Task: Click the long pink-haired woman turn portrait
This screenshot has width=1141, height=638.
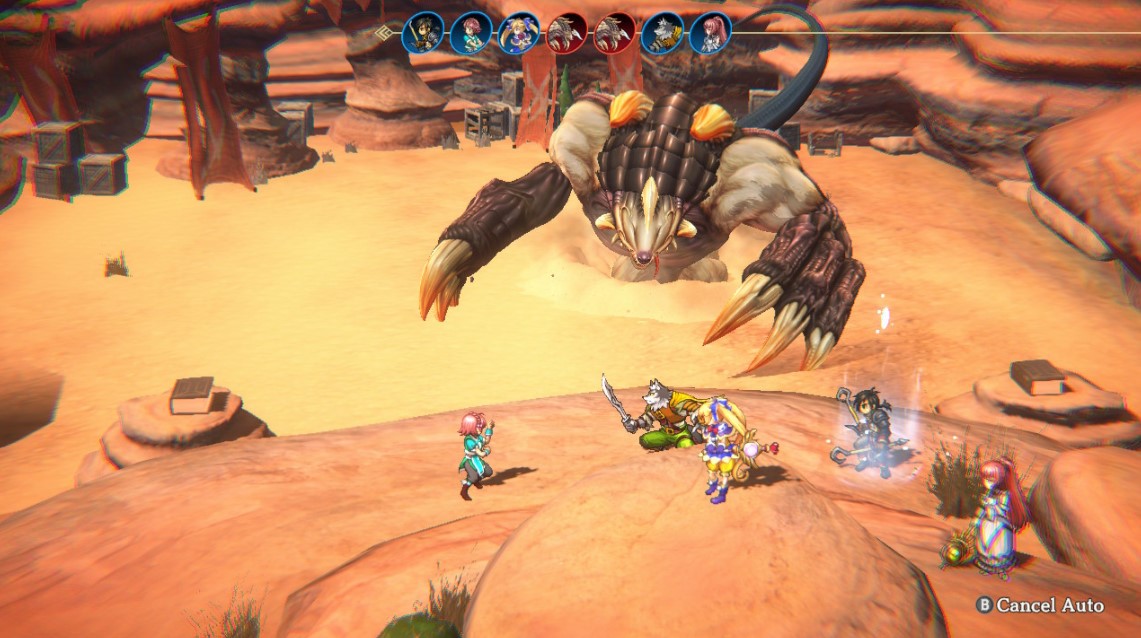Action: [710, 33]
